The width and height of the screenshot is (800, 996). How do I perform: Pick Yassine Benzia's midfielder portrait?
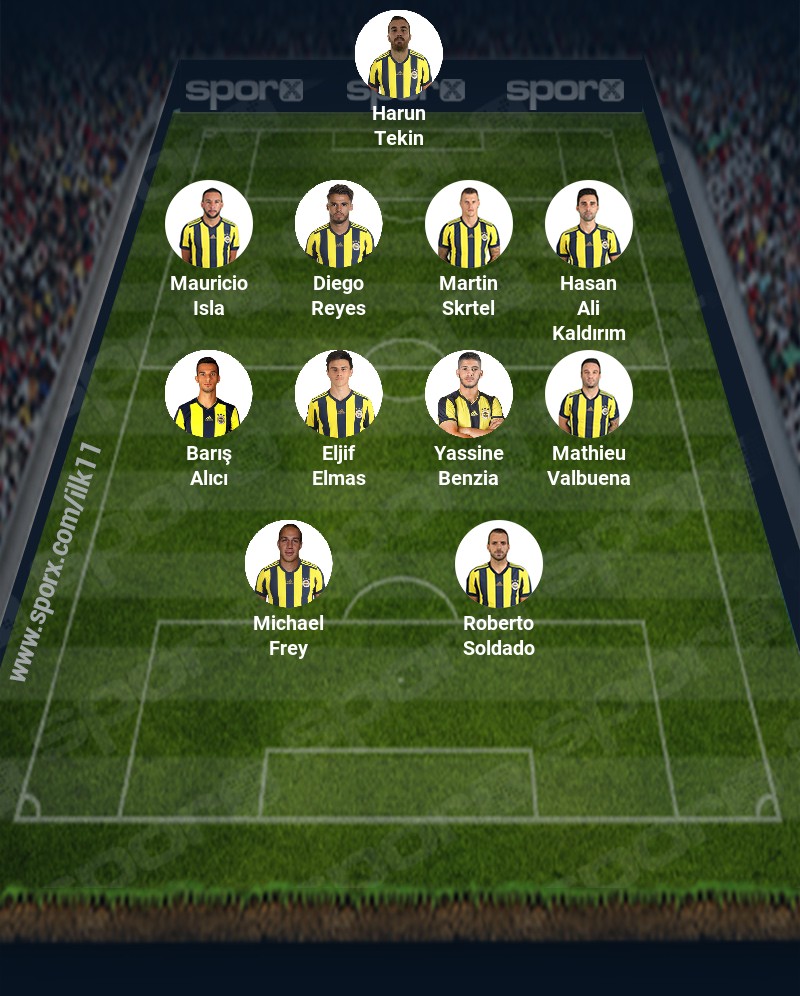coord(469,394)
